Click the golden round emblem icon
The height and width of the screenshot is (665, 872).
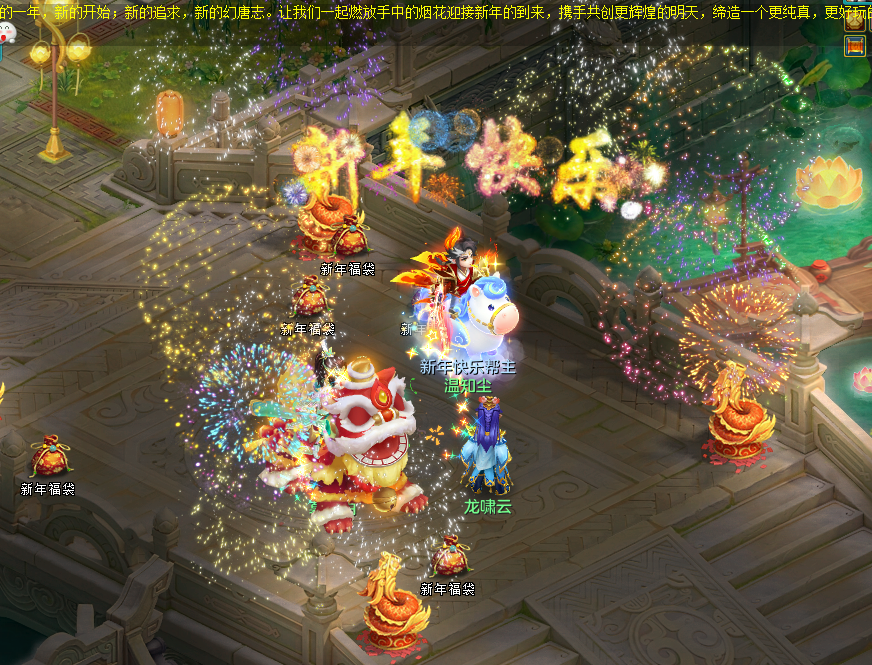[856, 22]
